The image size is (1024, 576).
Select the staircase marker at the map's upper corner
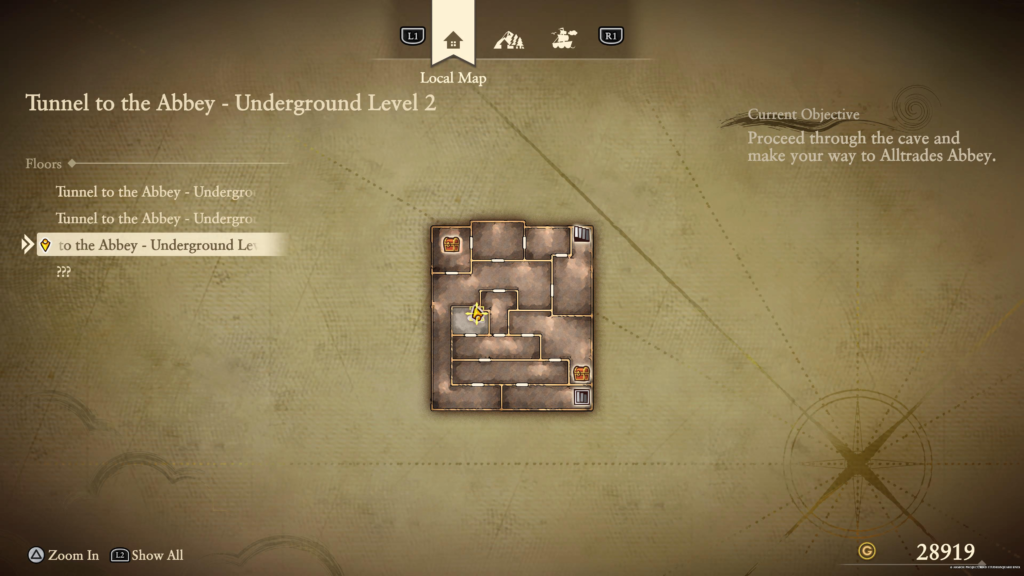(582, 235)
